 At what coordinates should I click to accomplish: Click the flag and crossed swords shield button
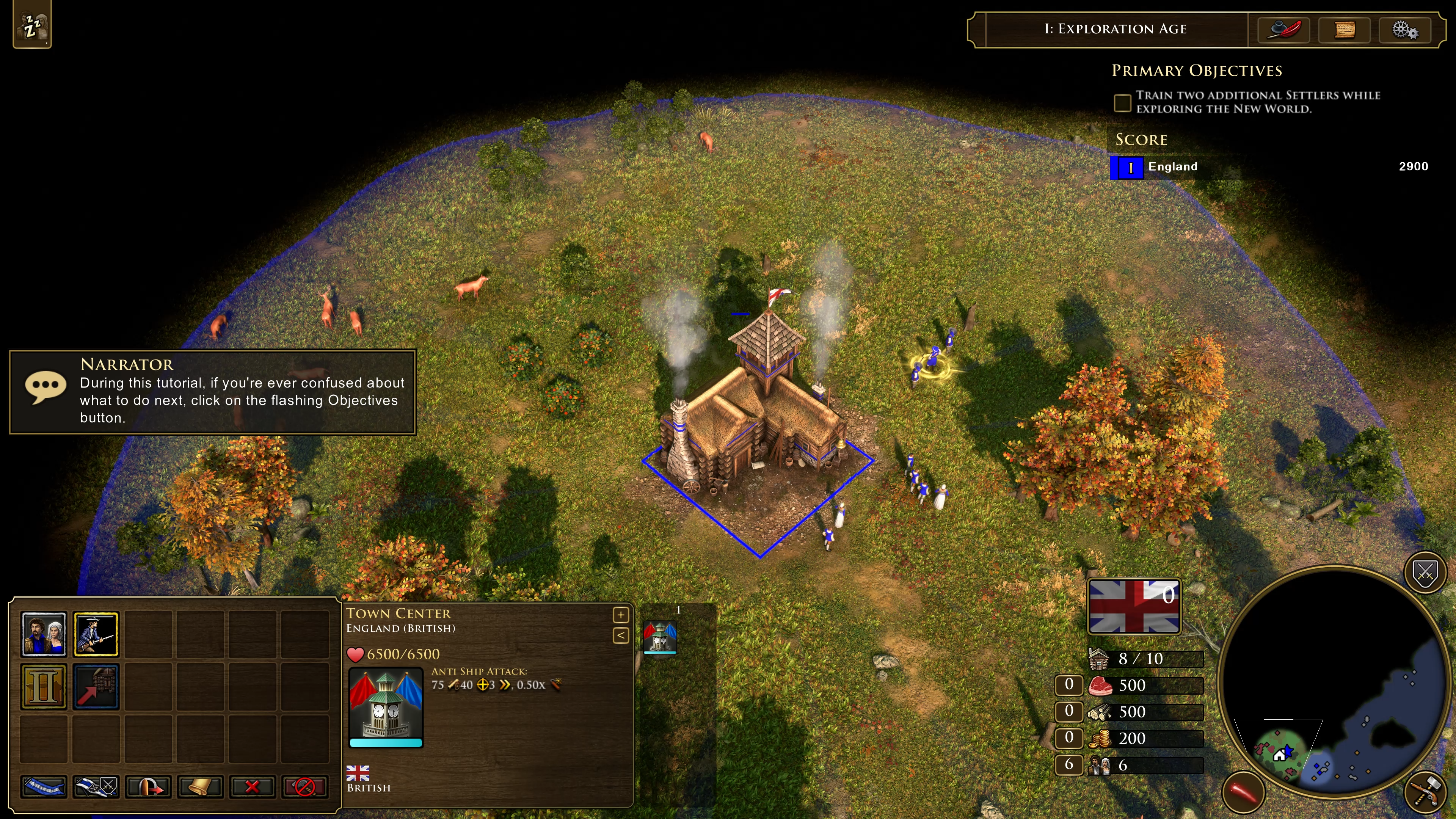[x=96, y=786]
